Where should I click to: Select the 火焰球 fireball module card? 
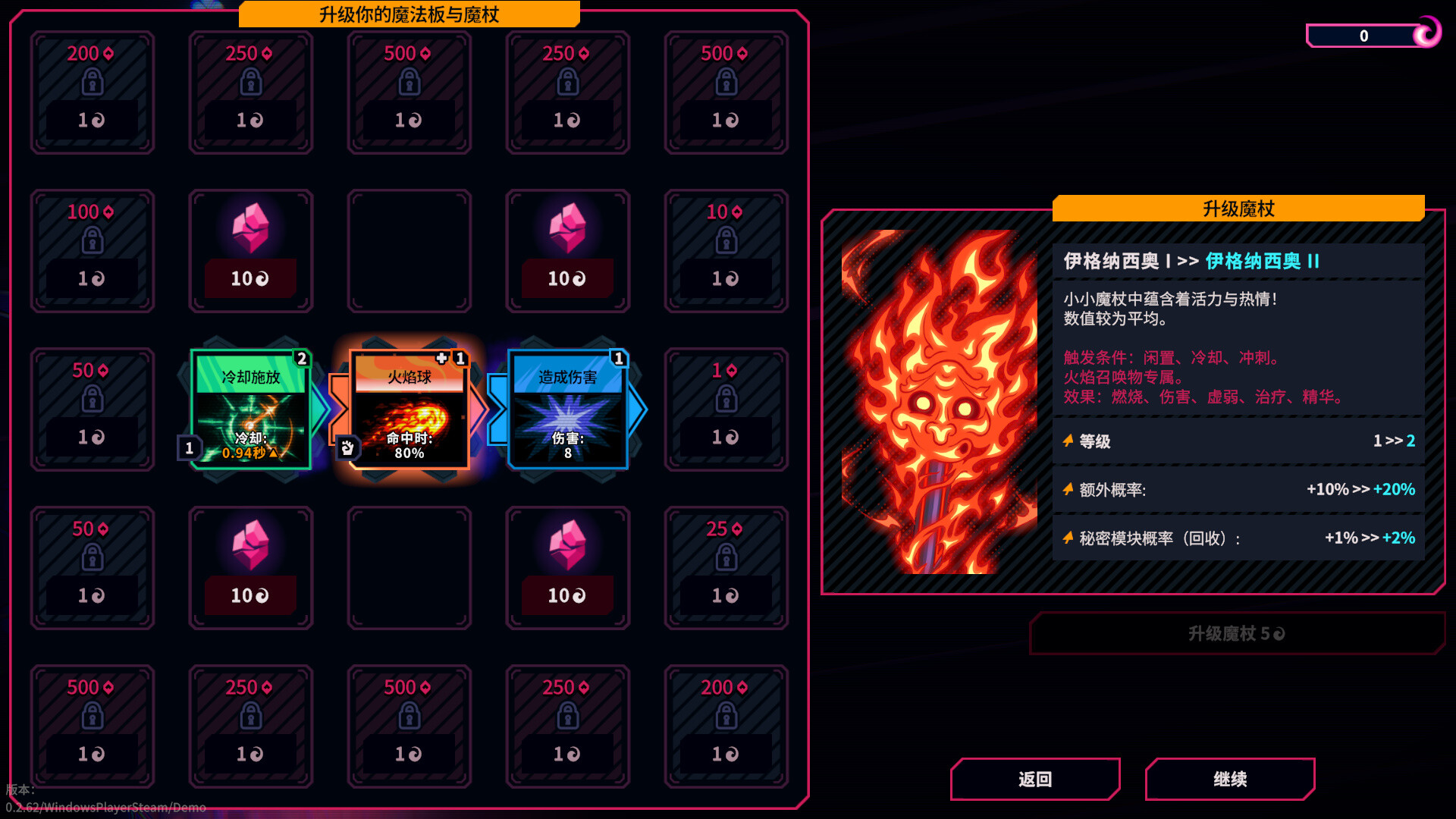point(409,409)
